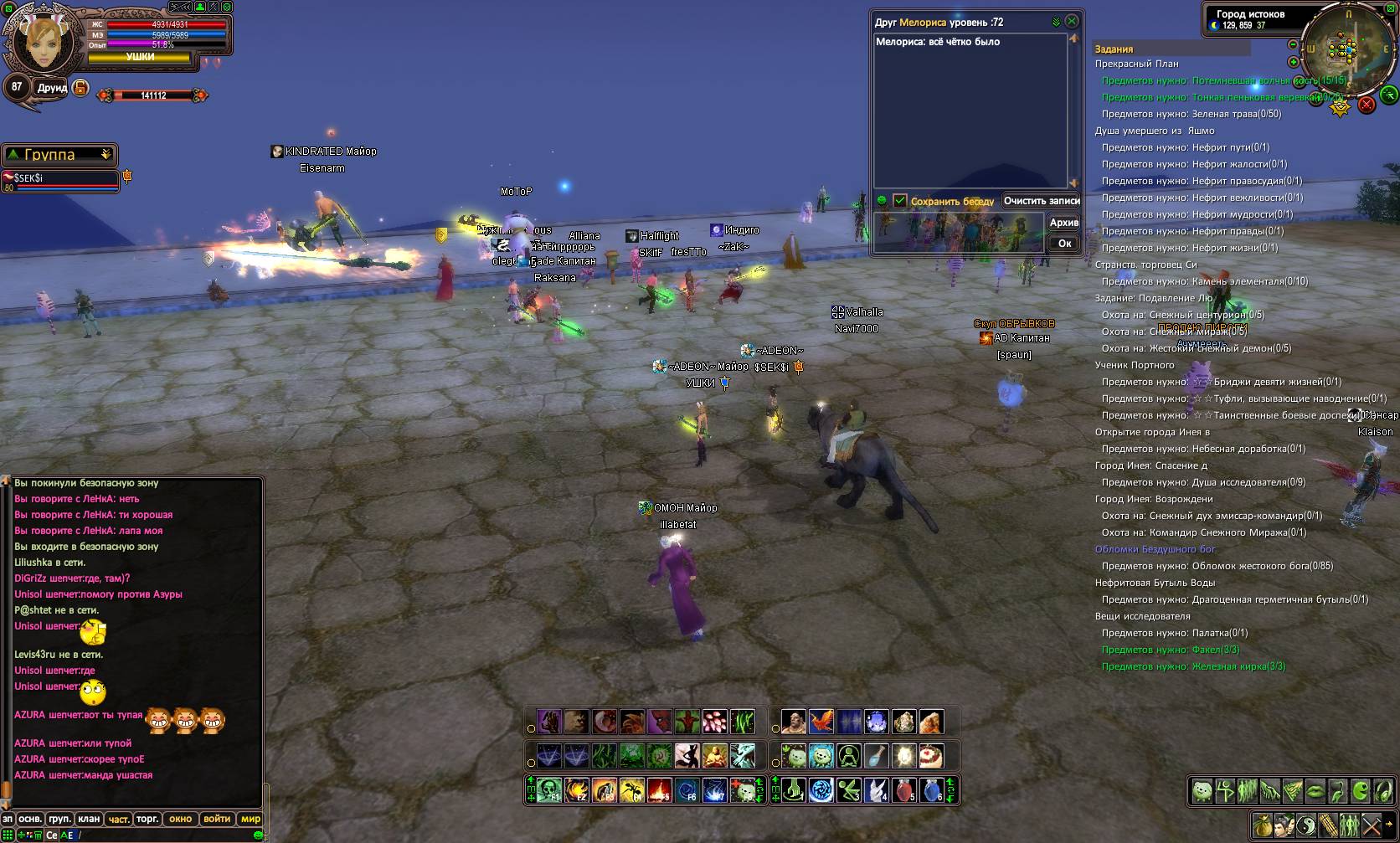Image resolution: width=1400 pixels, height=843 pixels.
Task: Open the Архив chat archive
Action: (1063, 223)
